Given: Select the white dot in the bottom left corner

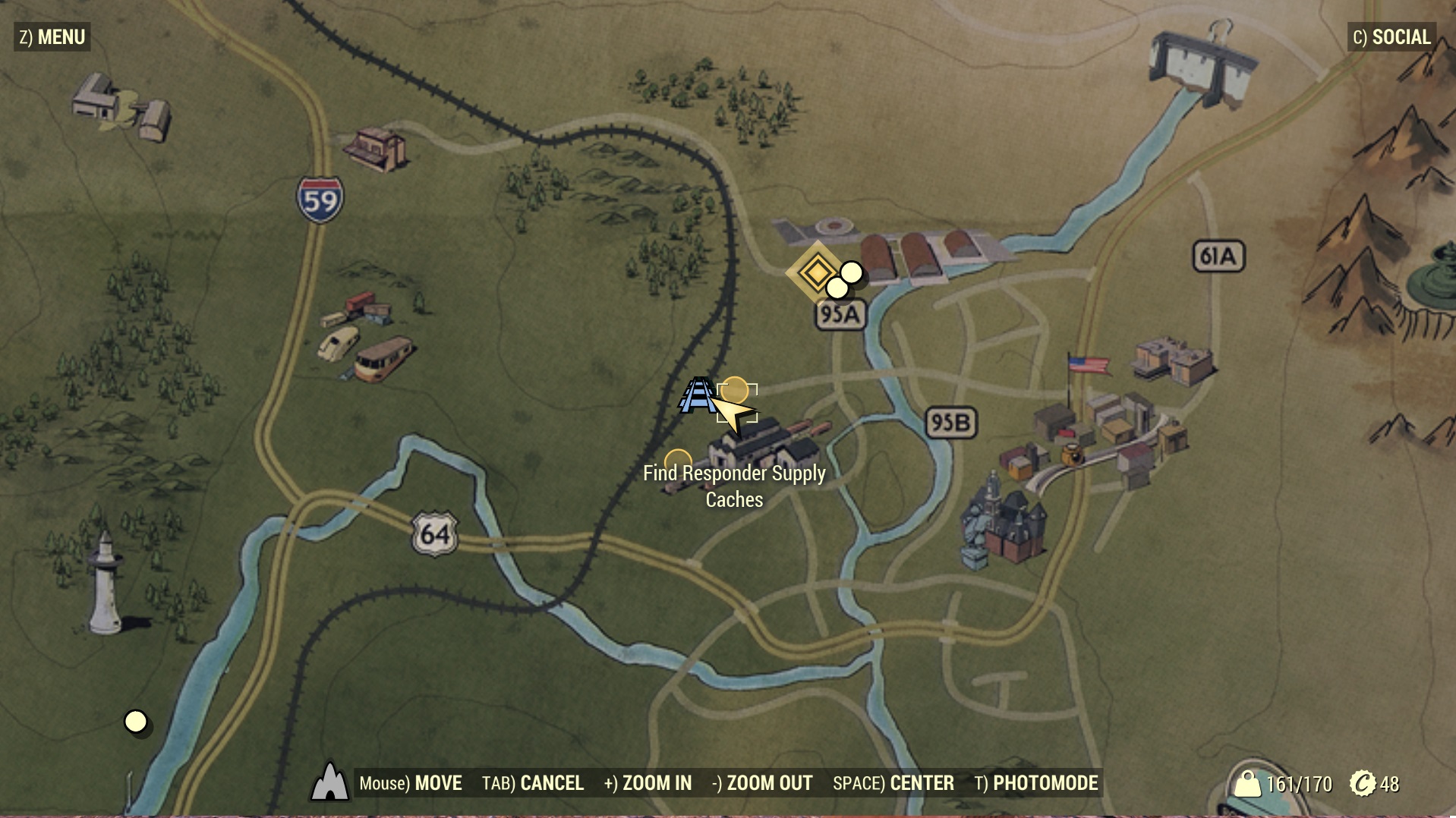Looking at the screenshot, I should coord(136,722).
